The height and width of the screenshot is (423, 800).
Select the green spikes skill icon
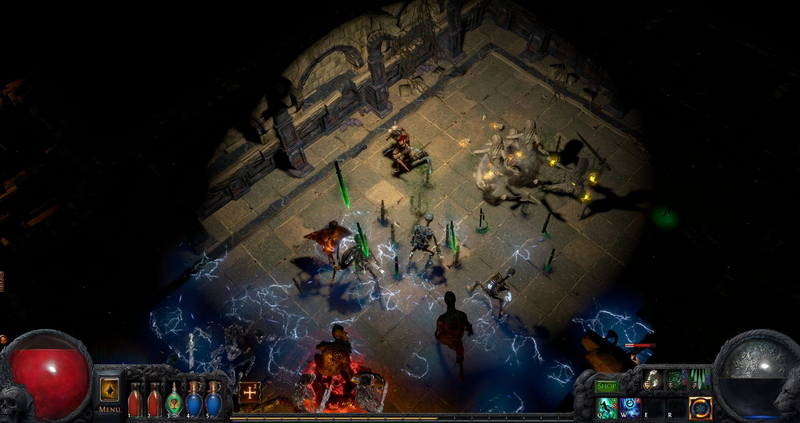click(x=700, y=380)
